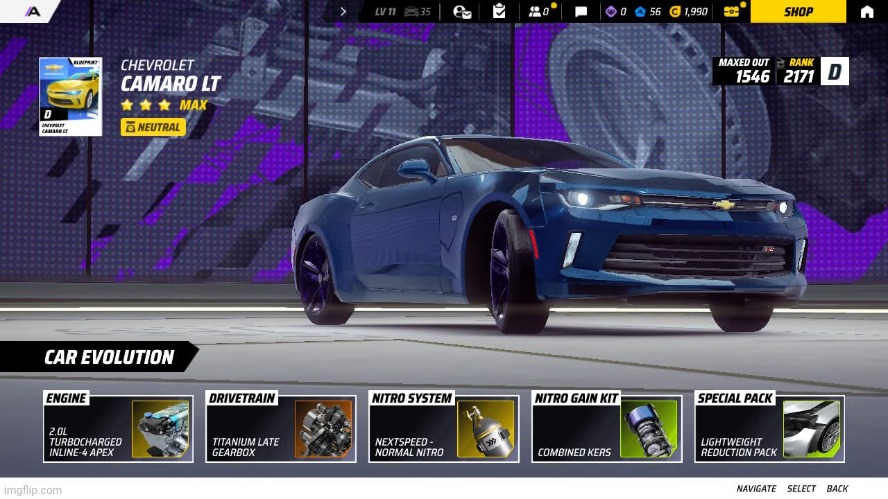Click the purple gem balance
The width and height of the screenshot is (888, 499).
pos(616,11)
